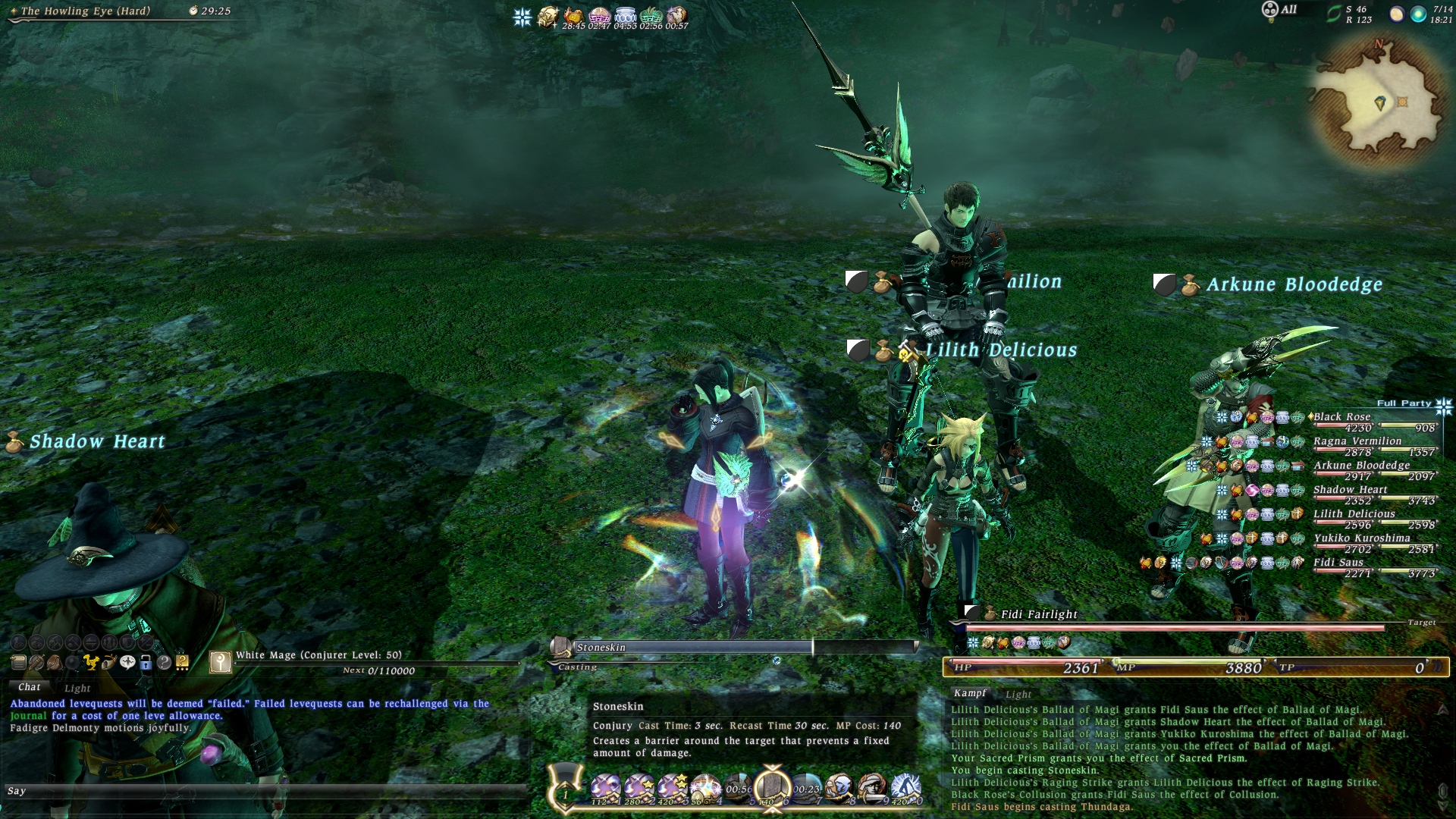Open the Kampf battle log tab
The image size is (1456, 819).
click(x=970, y=693)
